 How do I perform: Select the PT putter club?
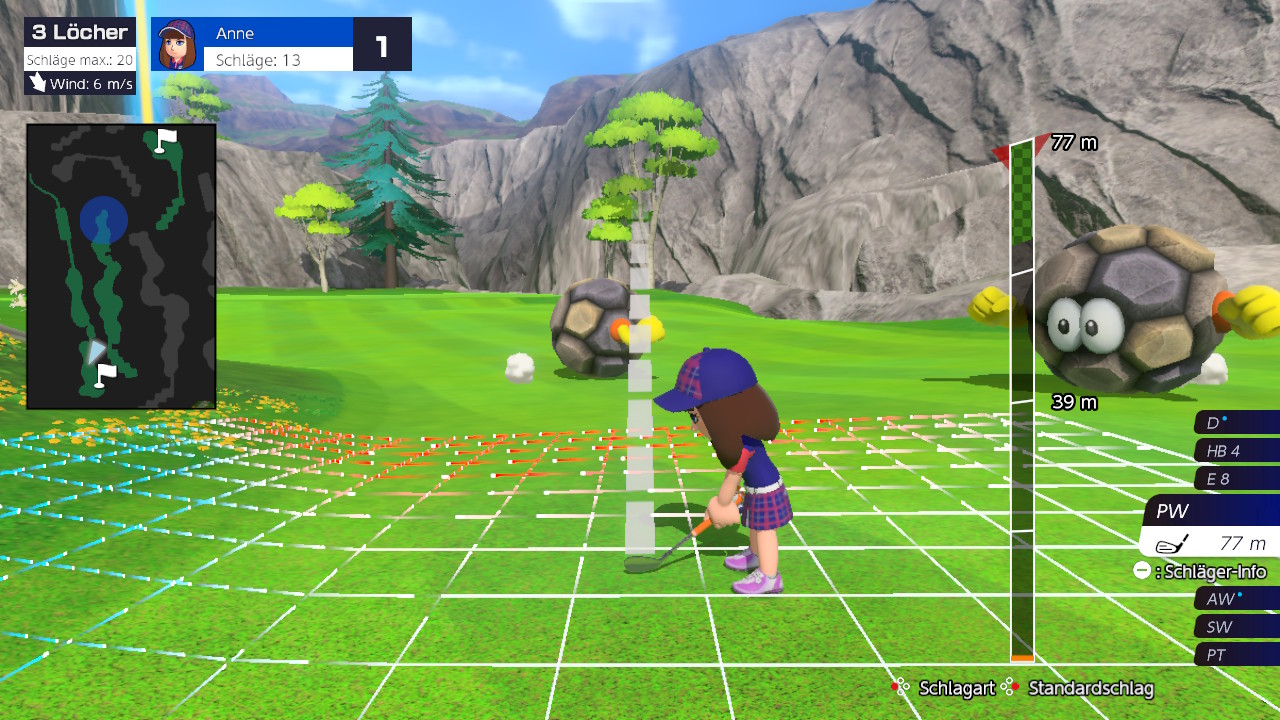tap(1236, 655)
